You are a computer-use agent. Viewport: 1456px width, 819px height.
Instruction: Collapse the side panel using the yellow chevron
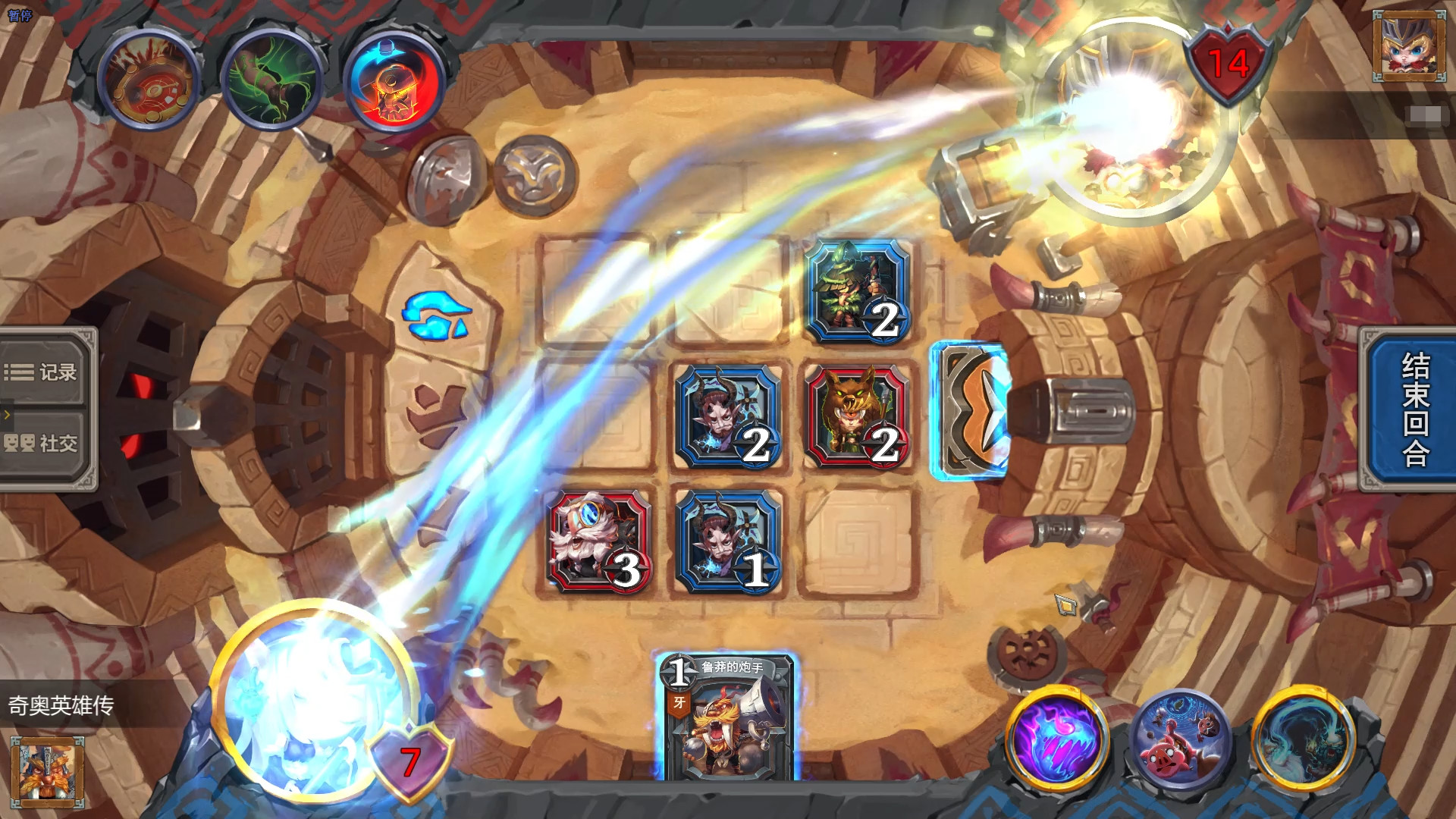tap(6, 415)
